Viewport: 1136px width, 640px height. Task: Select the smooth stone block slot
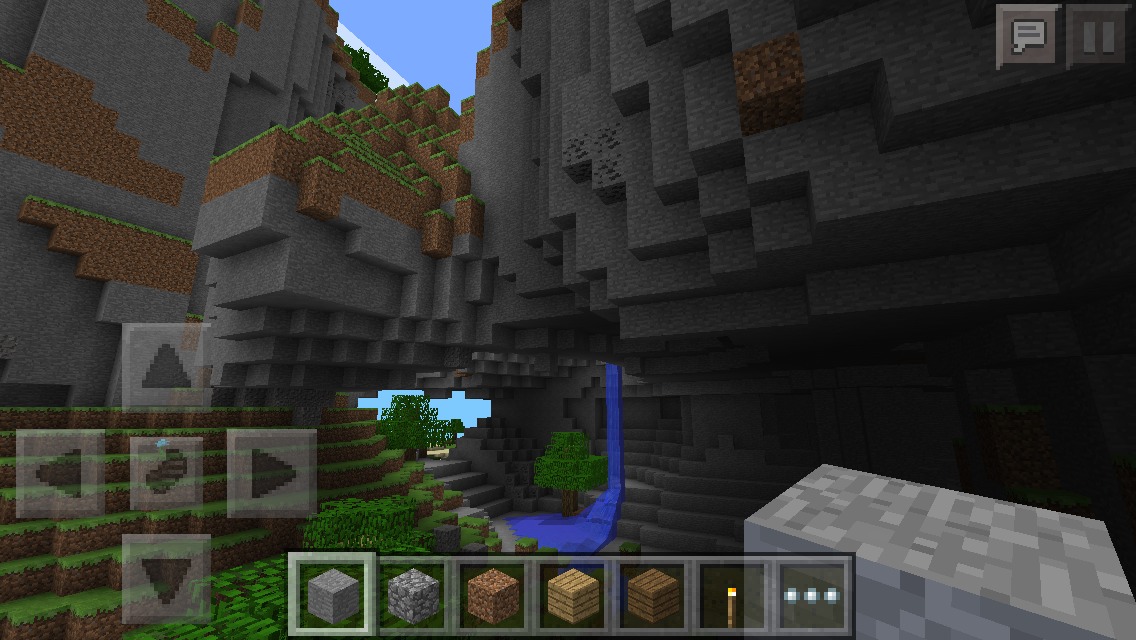tap(333, 595)
